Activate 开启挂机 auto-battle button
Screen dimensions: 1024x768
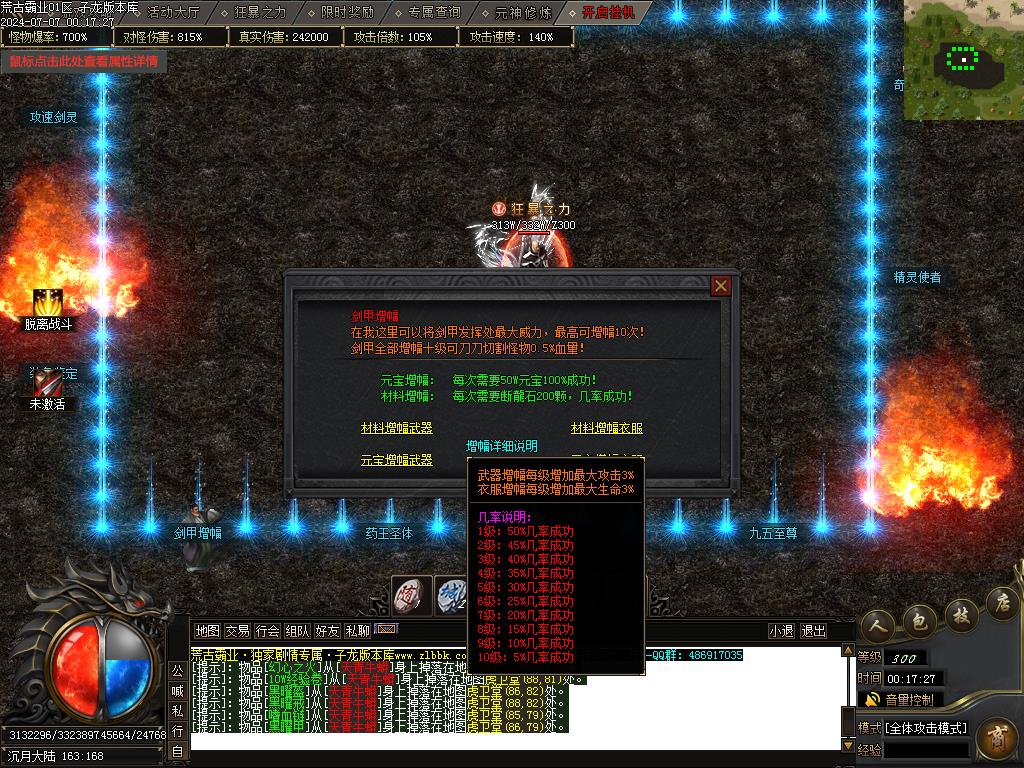(x=609, y=12)
